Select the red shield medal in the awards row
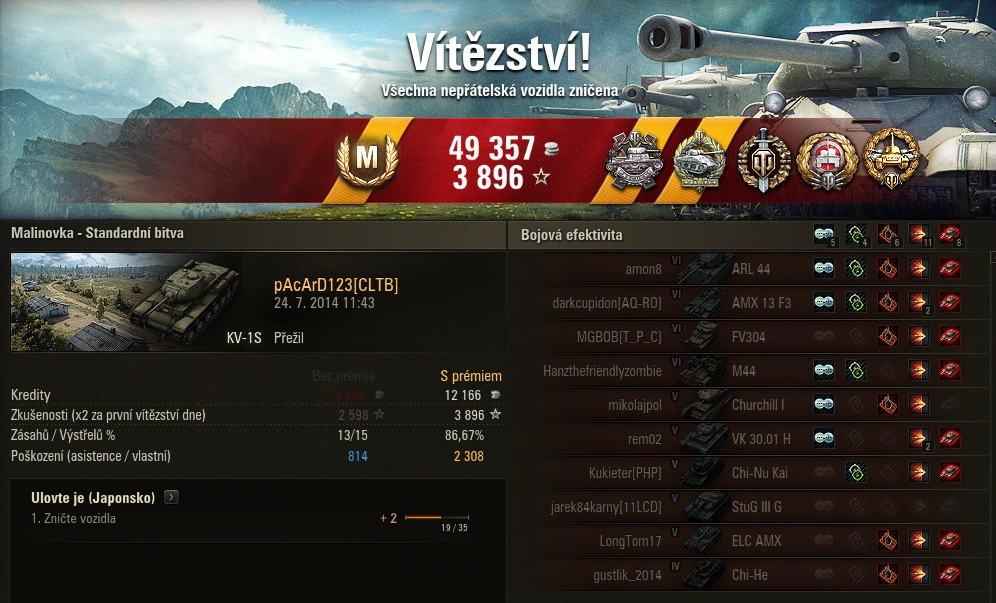The width and height of the screenshot is (996, 603). point(826,160)
